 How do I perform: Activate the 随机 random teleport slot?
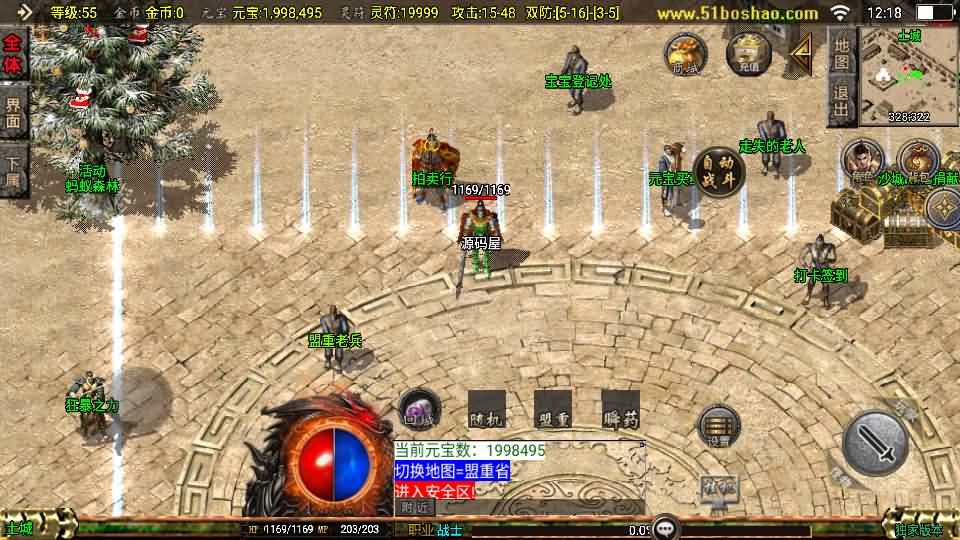pyautogui.click(x=486, y=409)
